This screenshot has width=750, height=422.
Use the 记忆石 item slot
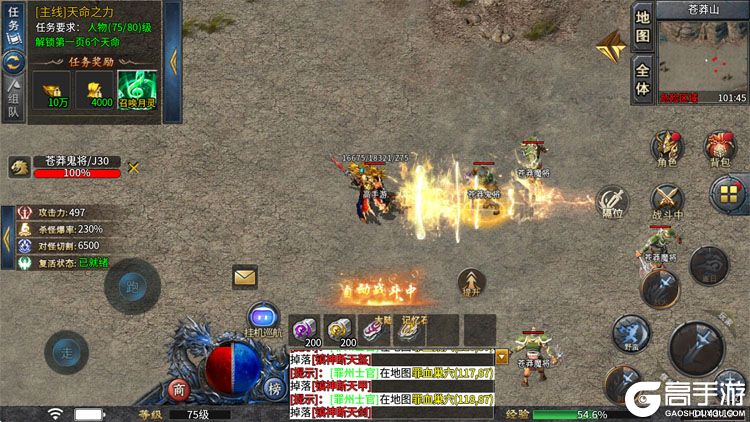[x=407, y=330]
